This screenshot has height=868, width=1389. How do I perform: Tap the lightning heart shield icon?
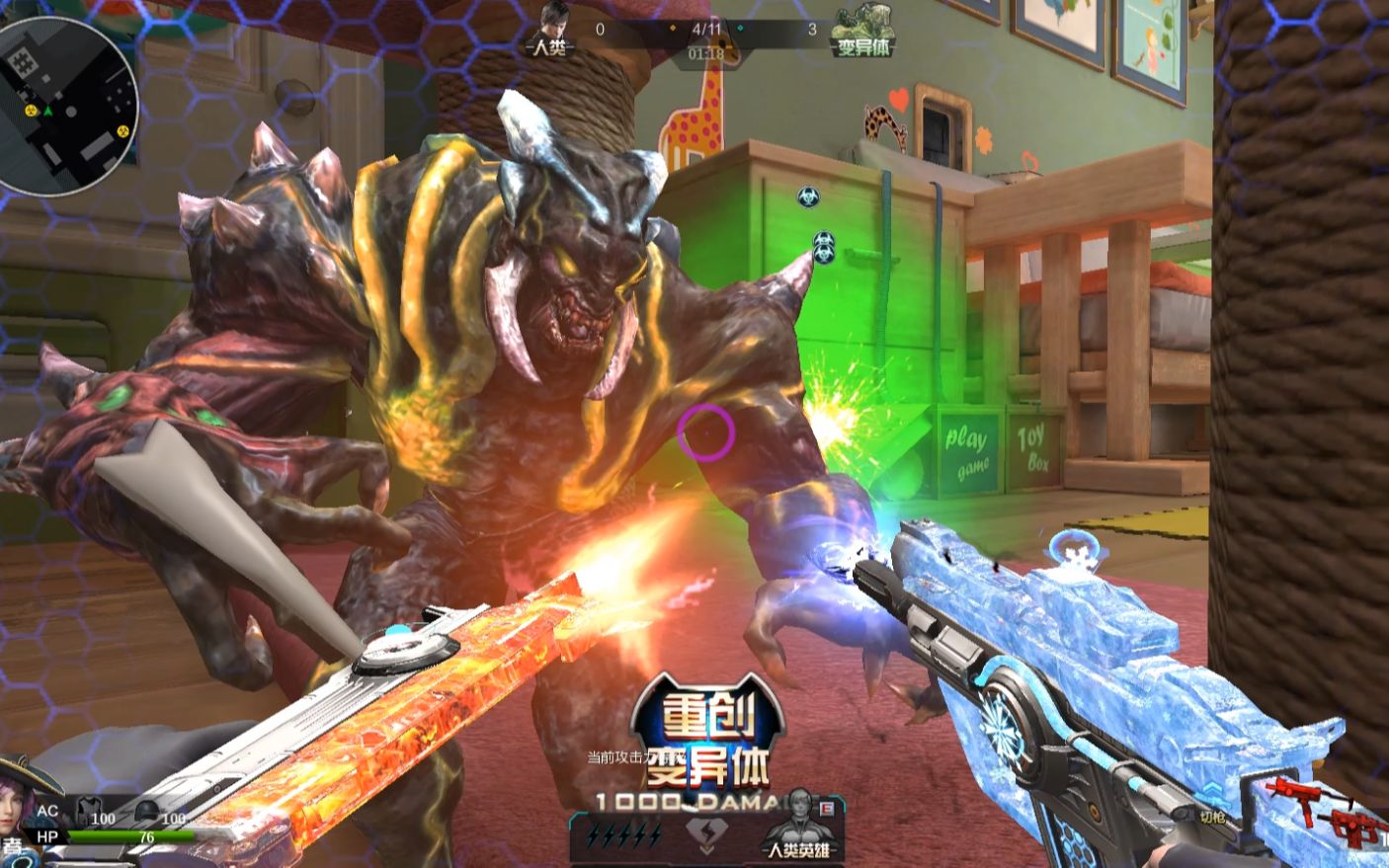click(x=702, y=836)
